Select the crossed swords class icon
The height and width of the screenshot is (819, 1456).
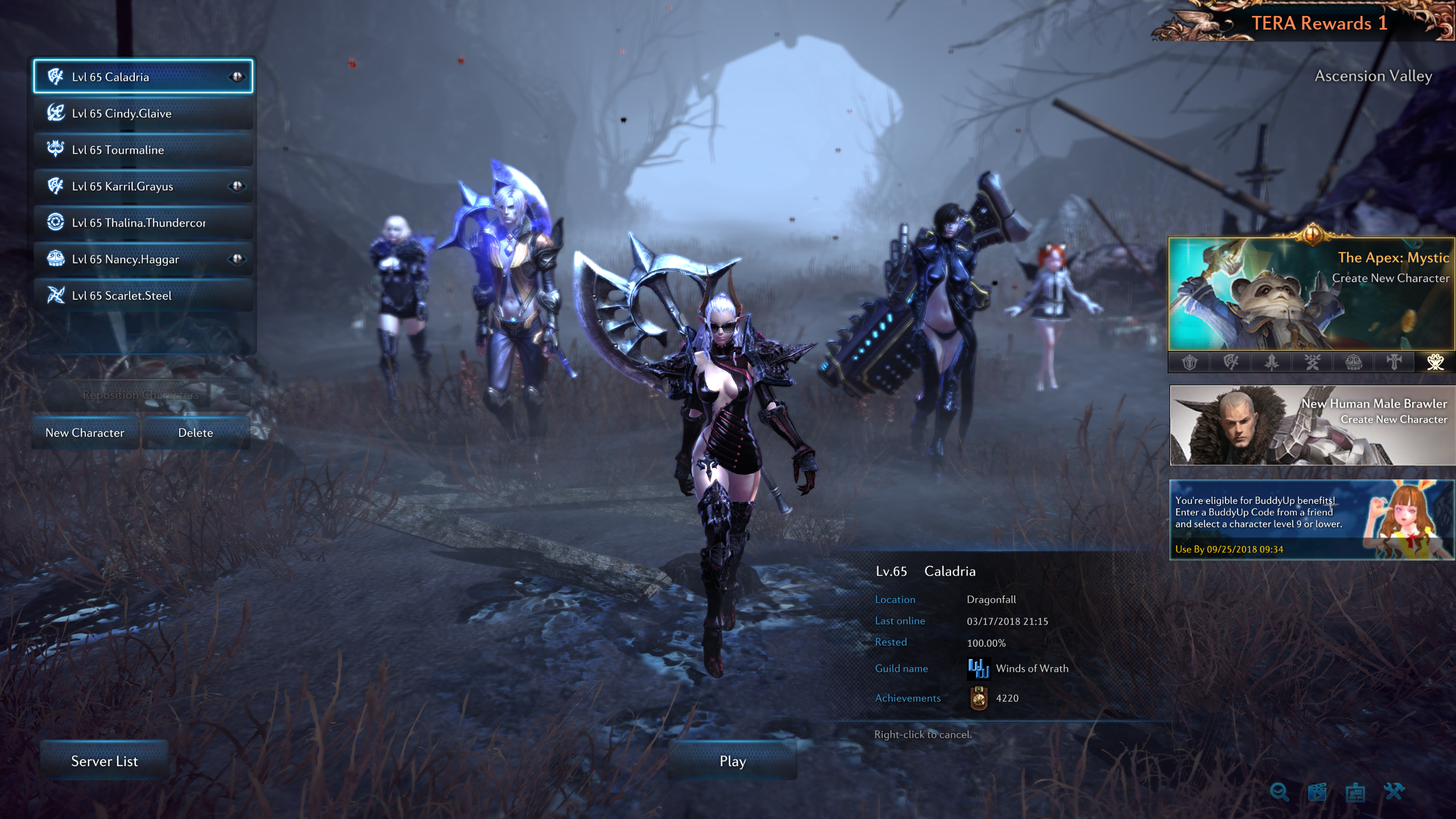pyautogui.click(x=1312, y=362)
